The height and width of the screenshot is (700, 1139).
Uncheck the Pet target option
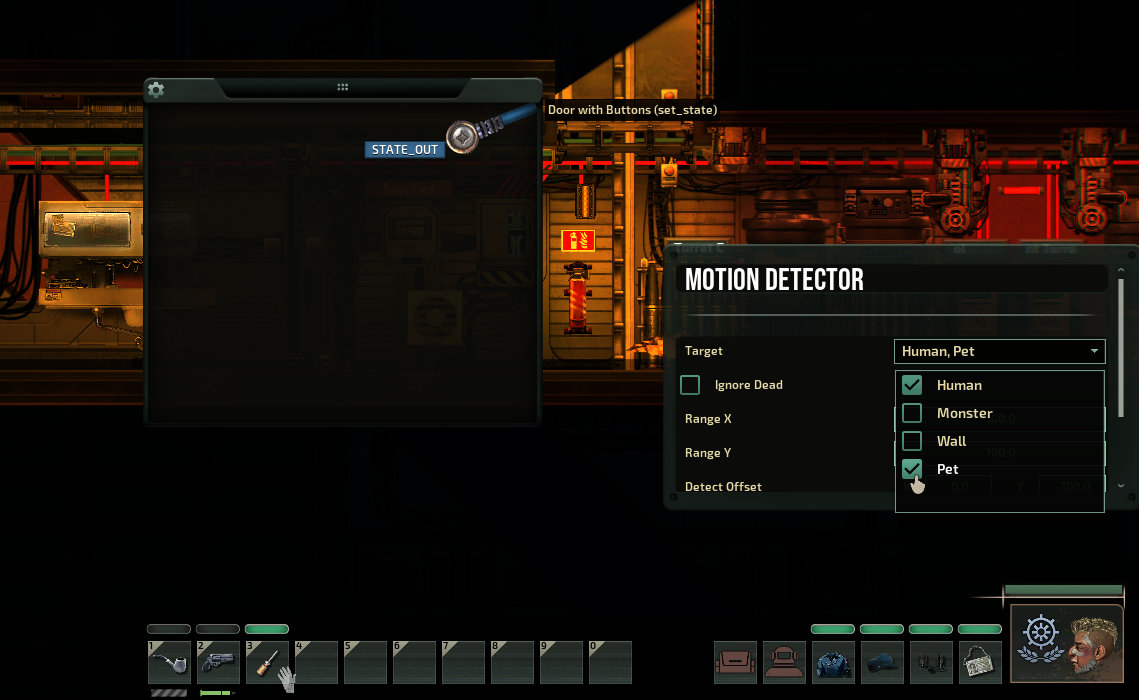coord(912,469)
